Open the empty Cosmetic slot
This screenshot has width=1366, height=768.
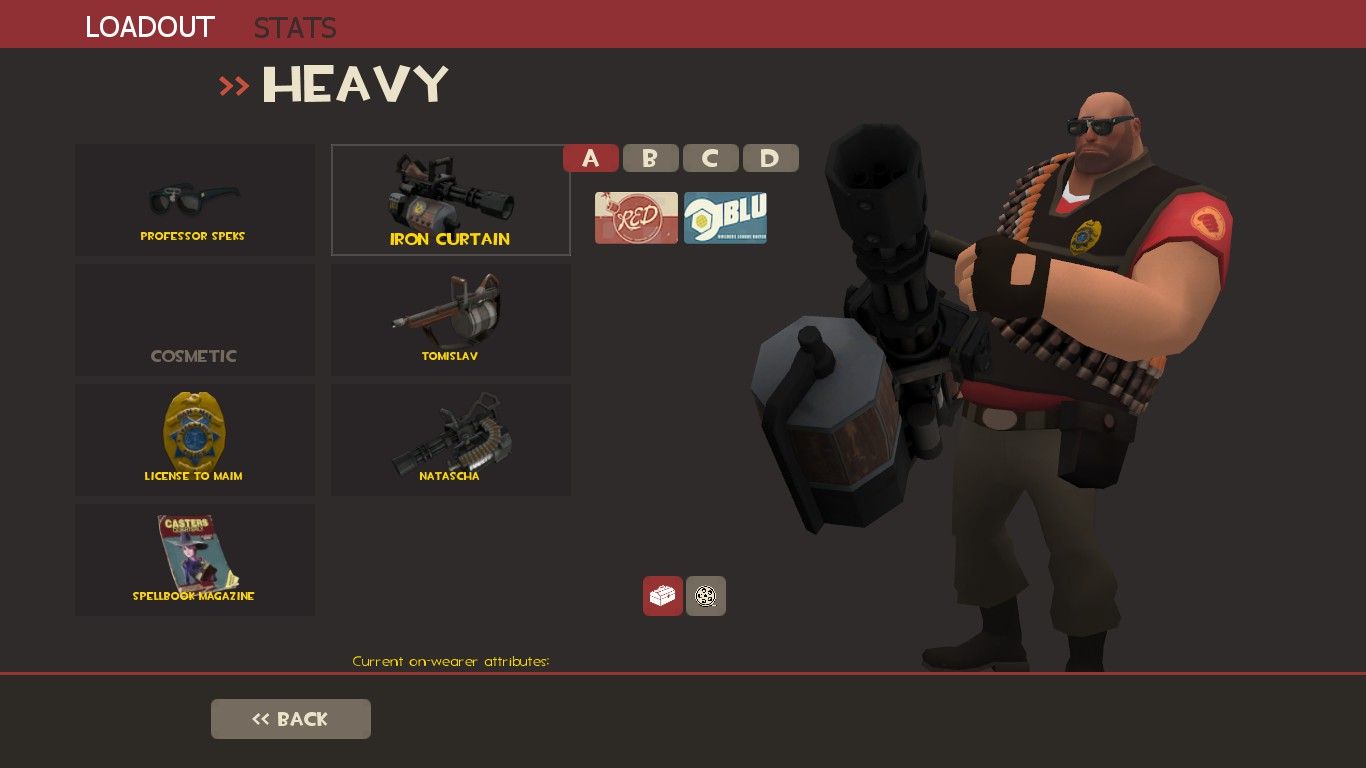(194, 318)
